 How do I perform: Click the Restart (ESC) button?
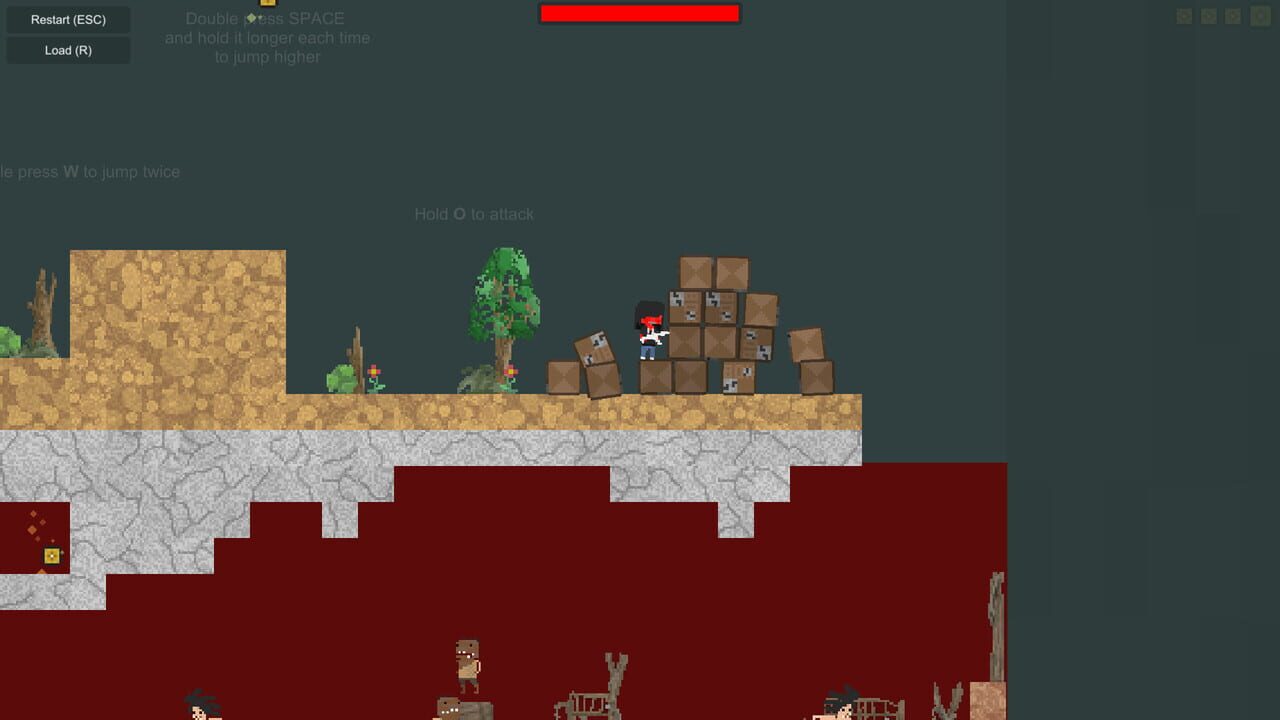(x=67, y=19)
